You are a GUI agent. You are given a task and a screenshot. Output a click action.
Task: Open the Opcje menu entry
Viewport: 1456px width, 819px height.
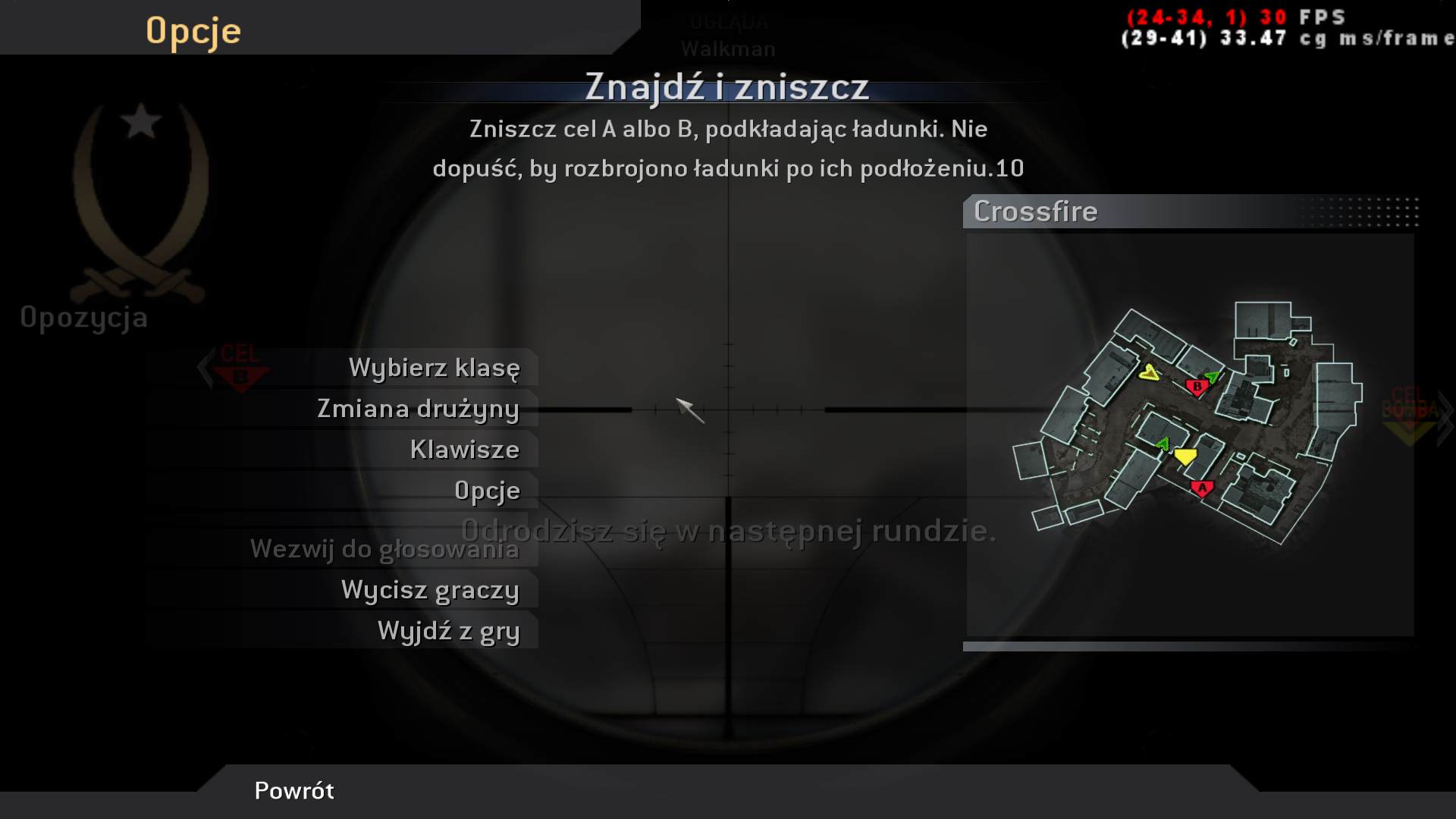[486, 491]
